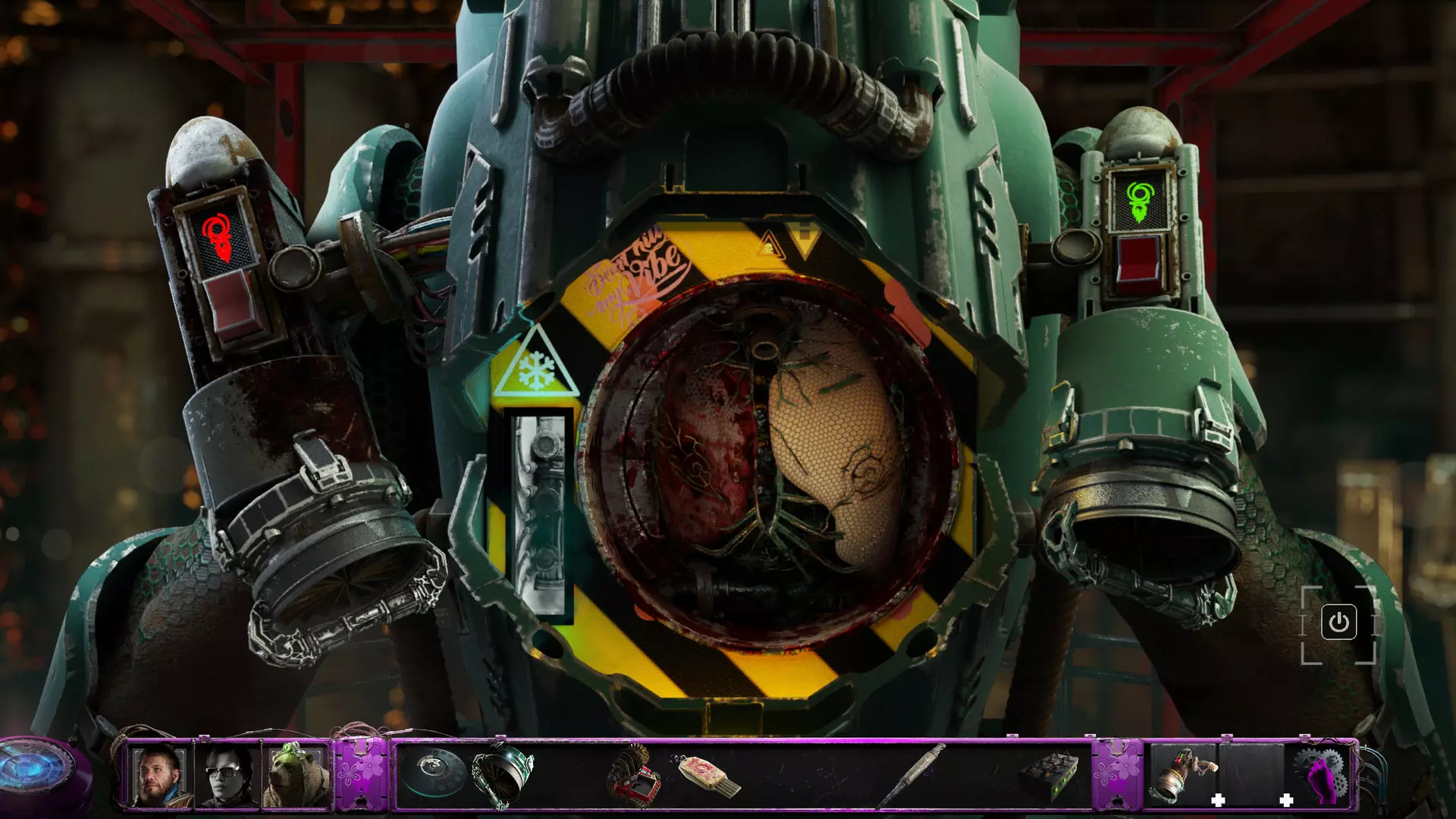This screenshot has width=1456, height=819.
Task: Select the black box with green lights
Action: (x=1050, y=775)
